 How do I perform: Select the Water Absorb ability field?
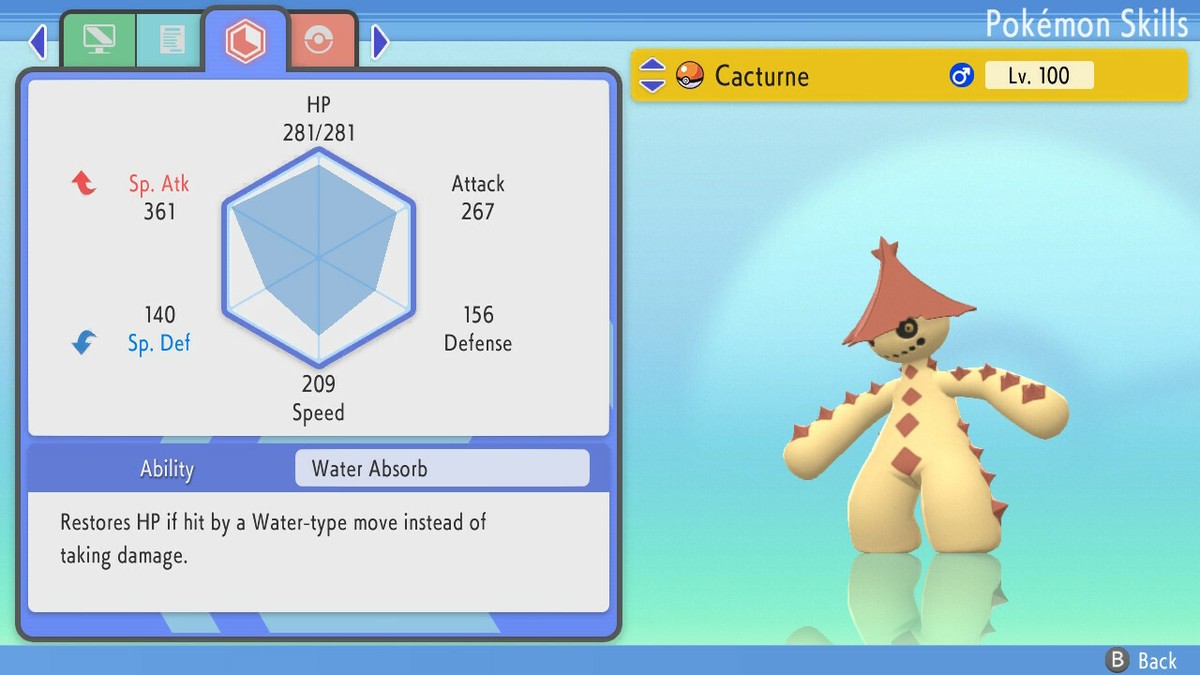[x=442, y=468]
